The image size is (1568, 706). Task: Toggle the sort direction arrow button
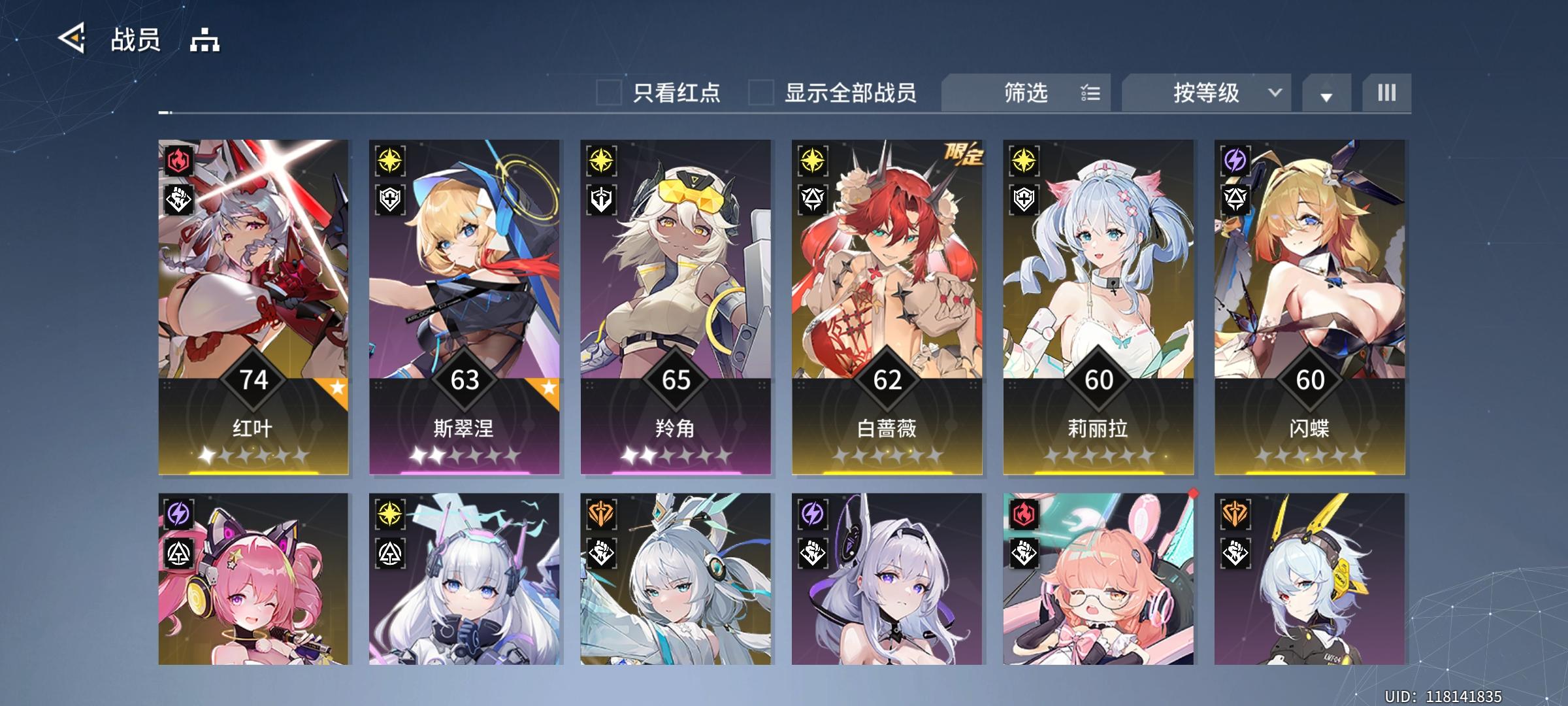[x=1325, y=93]
